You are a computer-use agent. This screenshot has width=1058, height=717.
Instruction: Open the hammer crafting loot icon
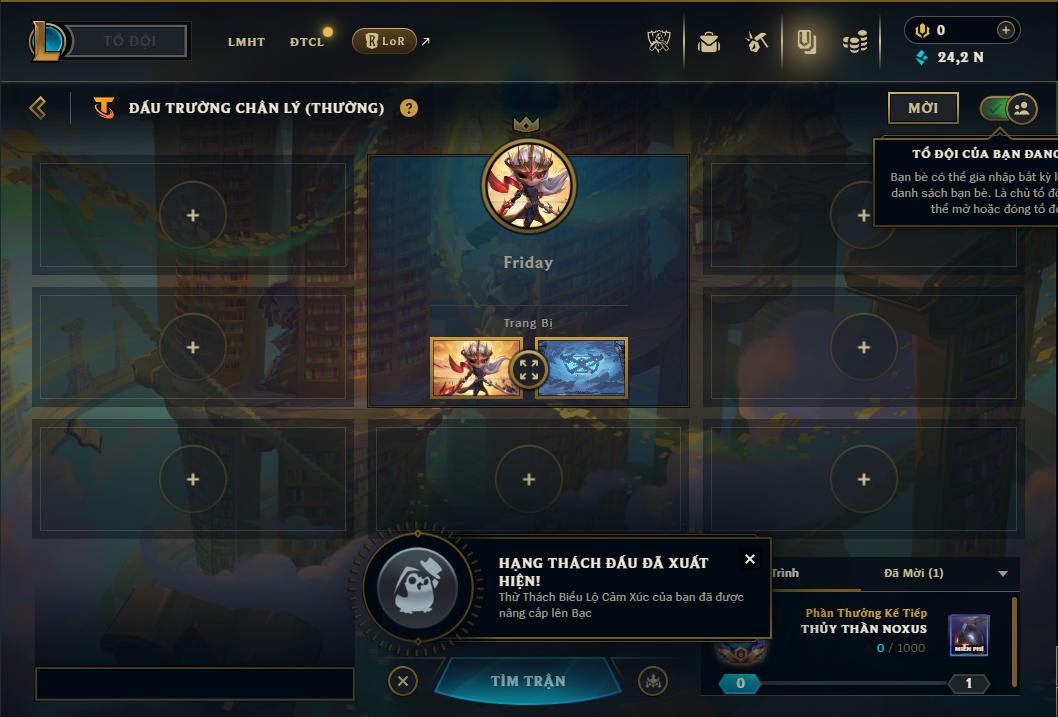[x=757, y=42]
